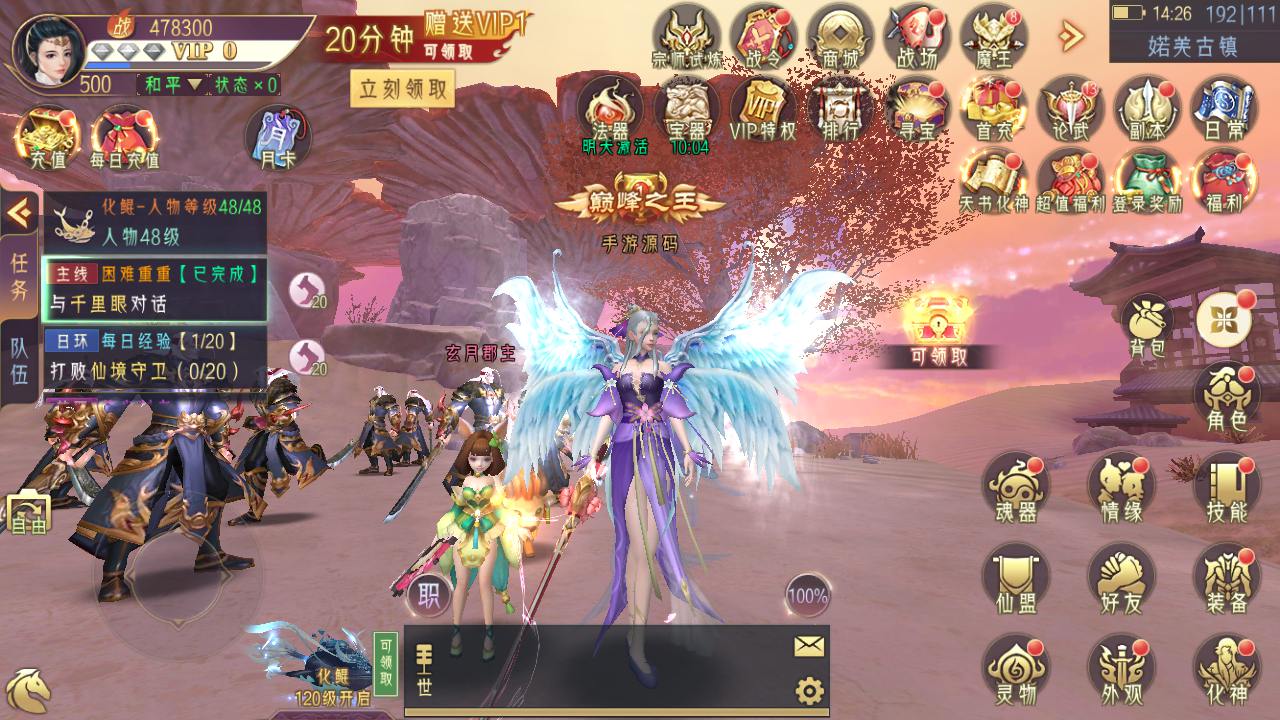Open the 背包 backpack
The image size is (1280, 720).
tap(1147, 325)
